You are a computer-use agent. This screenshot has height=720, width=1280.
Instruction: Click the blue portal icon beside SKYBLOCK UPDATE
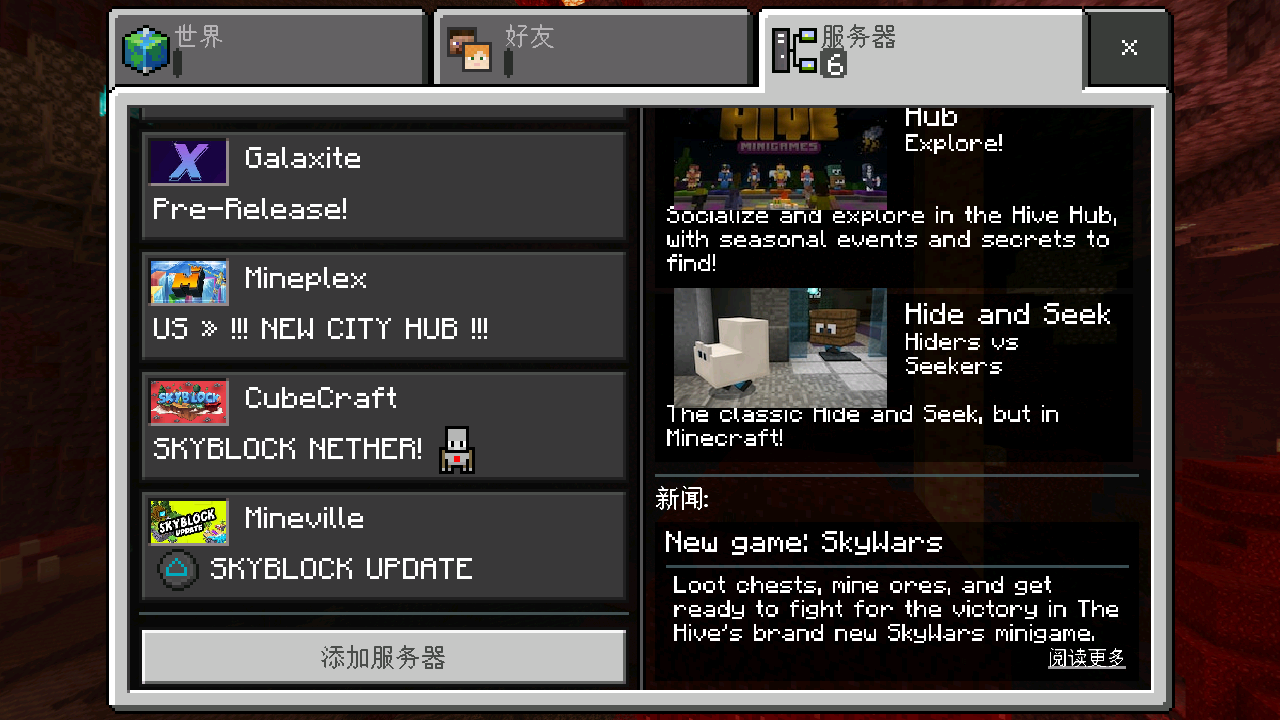click(176, 569)
